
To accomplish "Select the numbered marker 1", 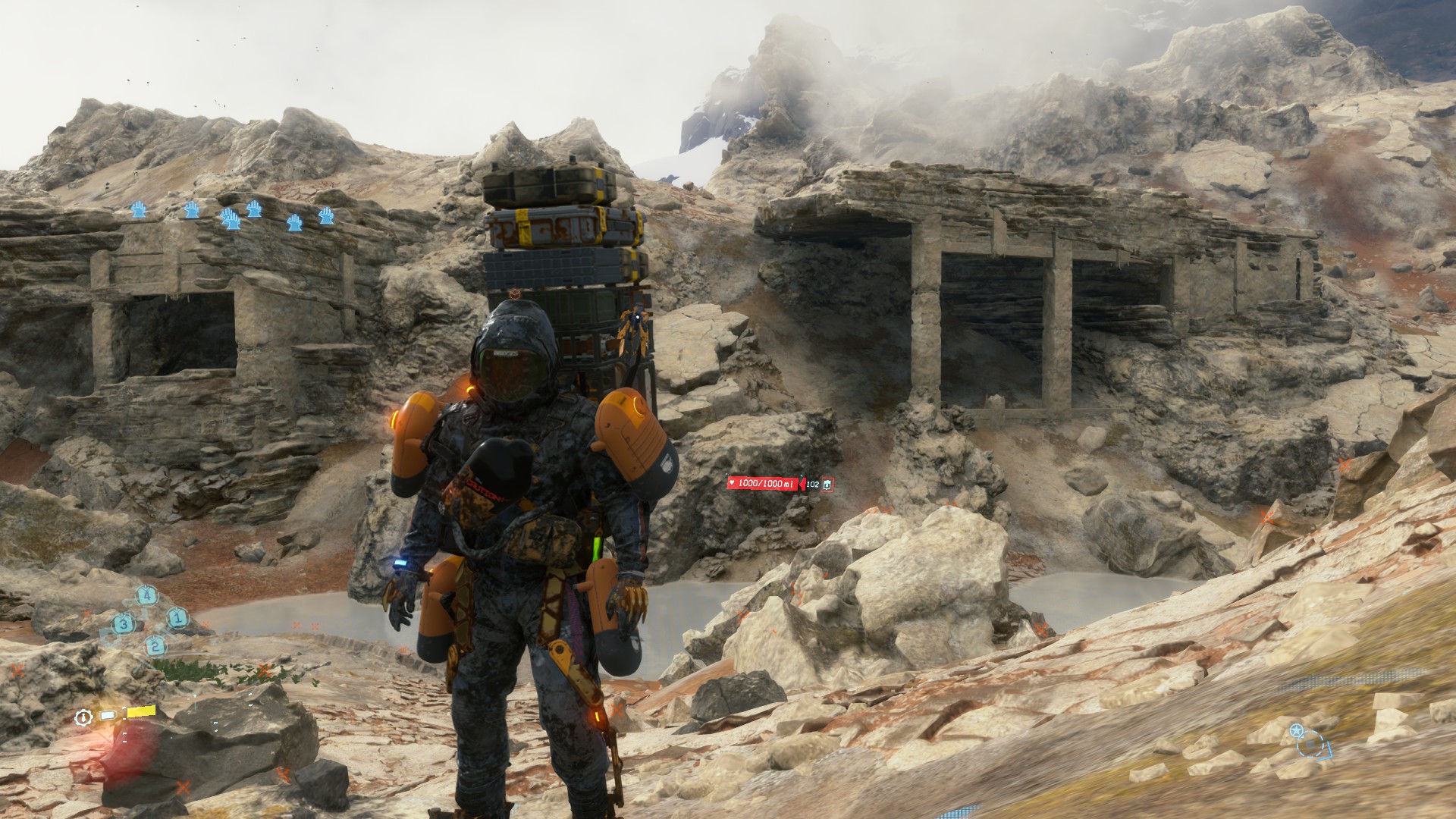I will click(x=177, y=618).
